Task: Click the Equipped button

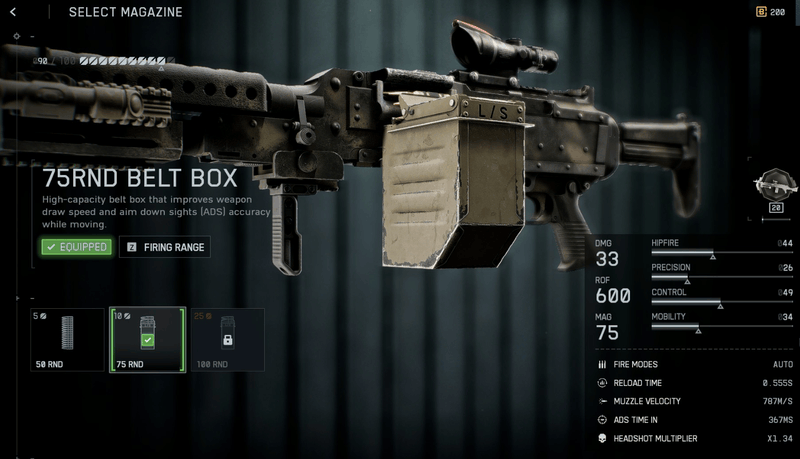Action: pyautogui.click(x=76, y=247)
